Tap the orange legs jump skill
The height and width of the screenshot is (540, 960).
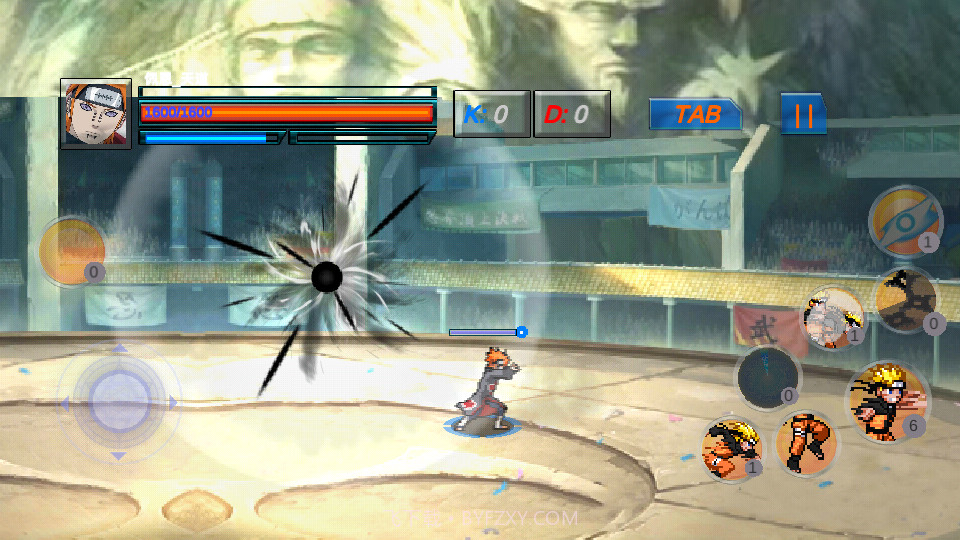click(x=807, y=442)
